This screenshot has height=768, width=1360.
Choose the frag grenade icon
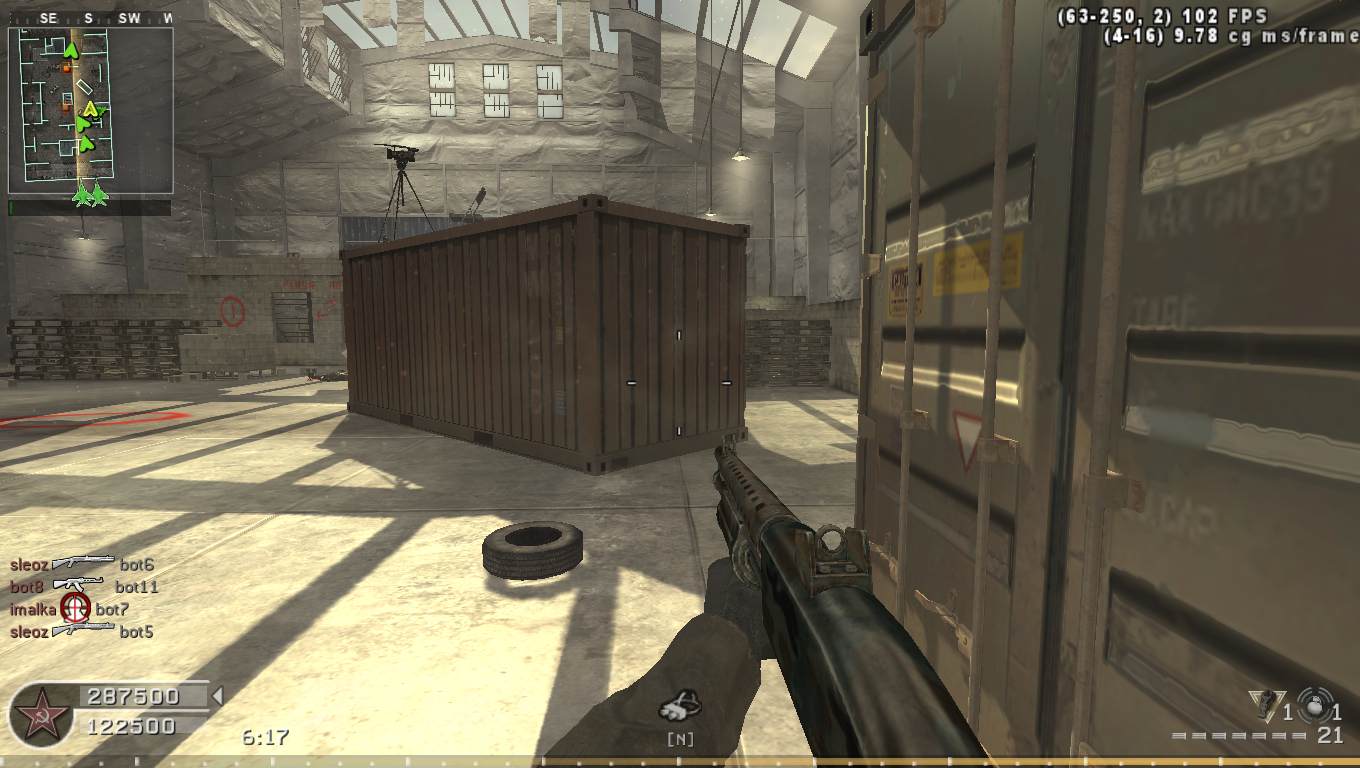tap(1314, 704)
